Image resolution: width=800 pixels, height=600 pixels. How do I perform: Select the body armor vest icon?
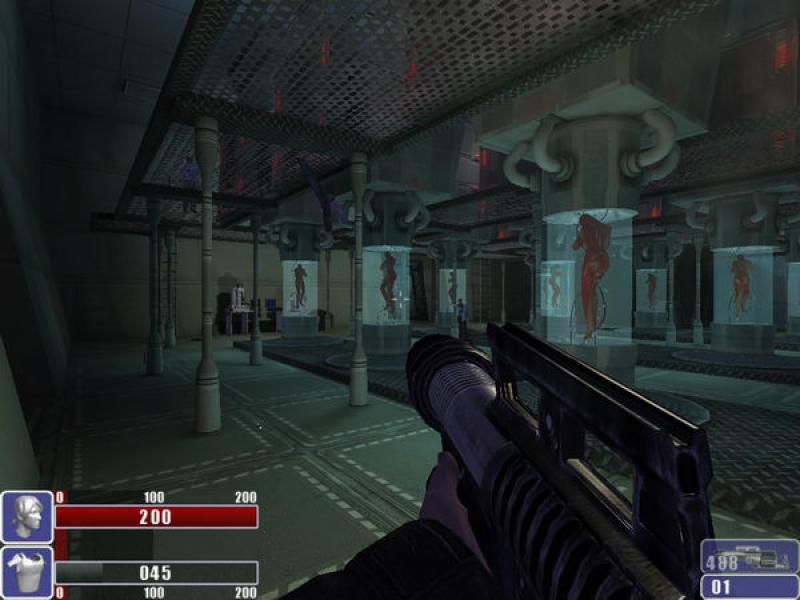[x=27, y=572]
